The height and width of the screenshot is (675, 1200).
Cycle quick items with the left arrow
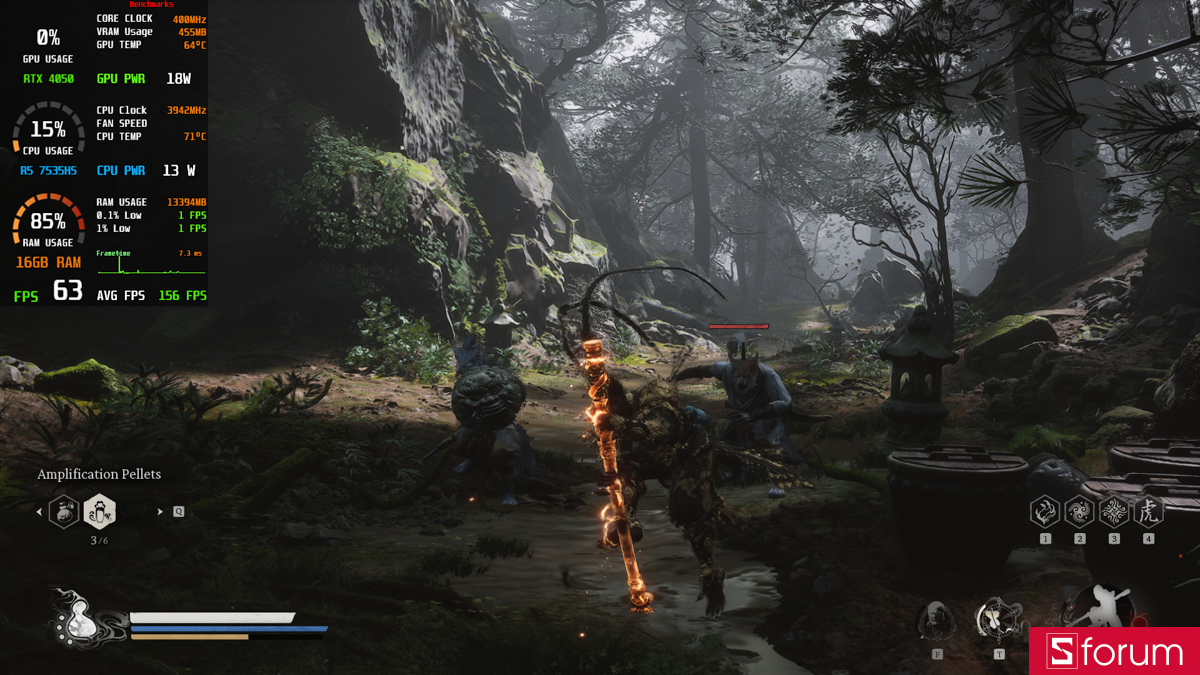(x=39, y=512)
